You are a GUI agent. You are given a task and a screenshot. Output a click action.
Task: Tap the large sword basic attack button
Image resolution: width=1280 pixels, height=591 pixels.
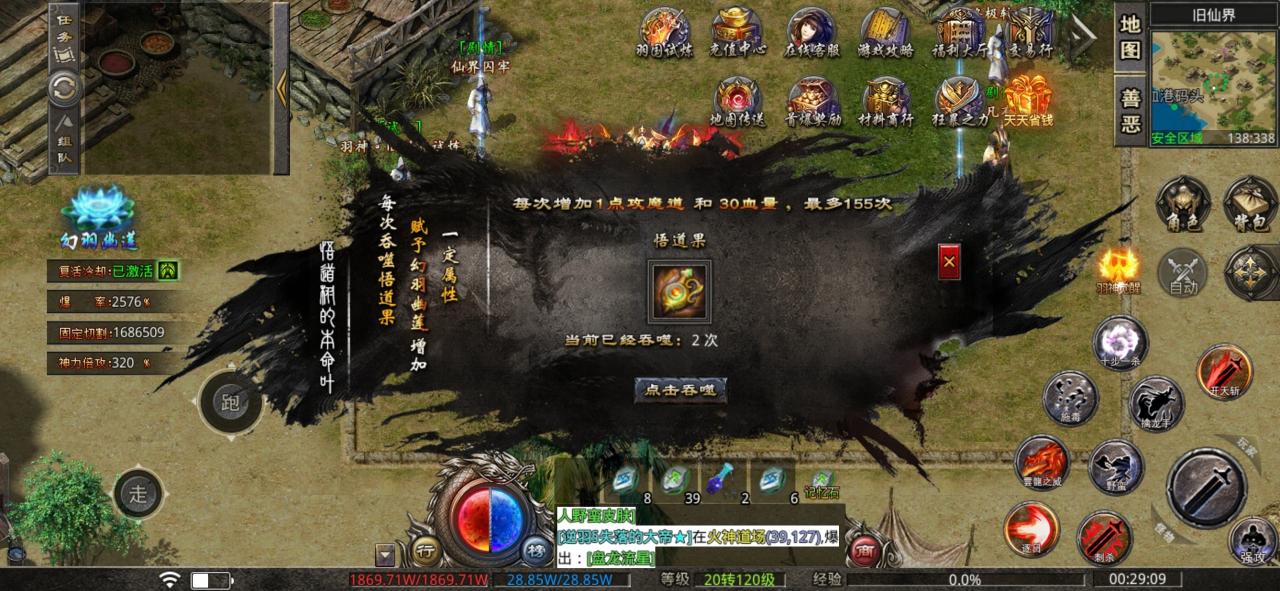(1206, 487)
